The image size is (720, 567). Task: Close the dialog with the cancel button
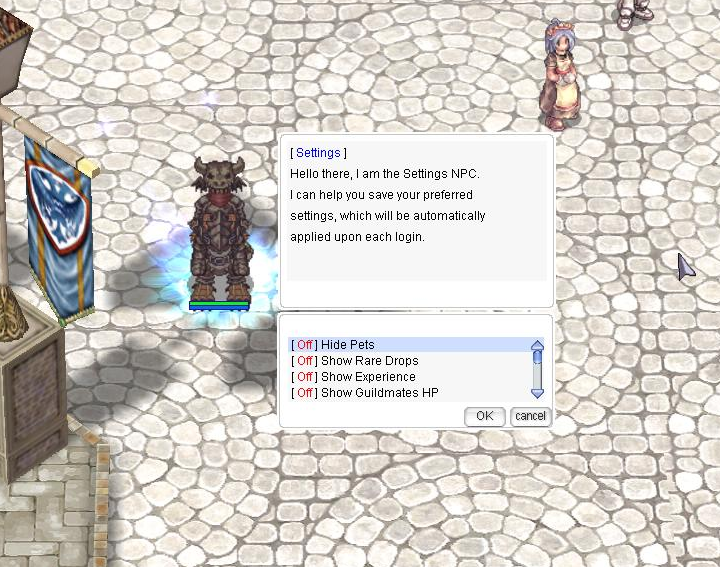coord(530,416)
